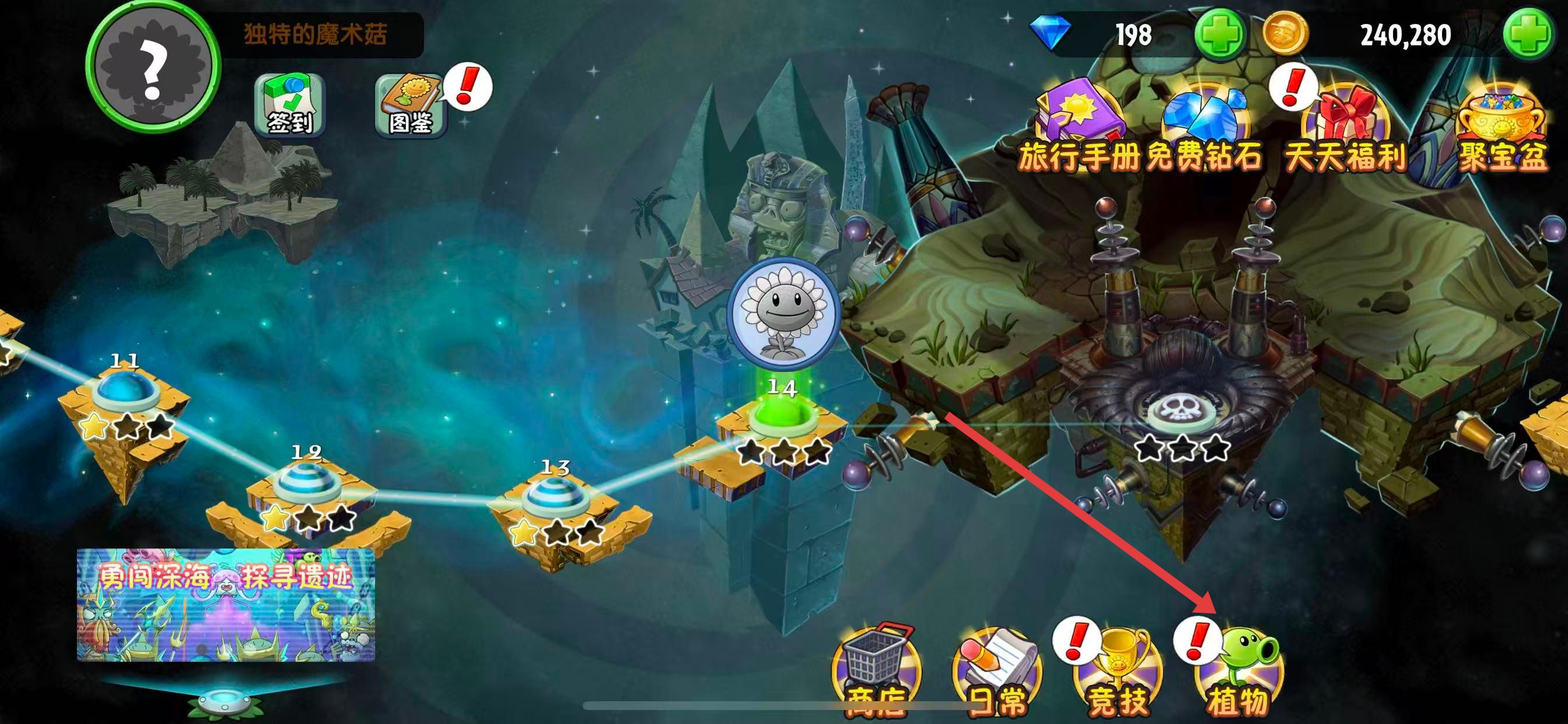Open the 勇闯深海 event banner
Image resolution: width=1568 pixels, height=724 pixels.
225,603
